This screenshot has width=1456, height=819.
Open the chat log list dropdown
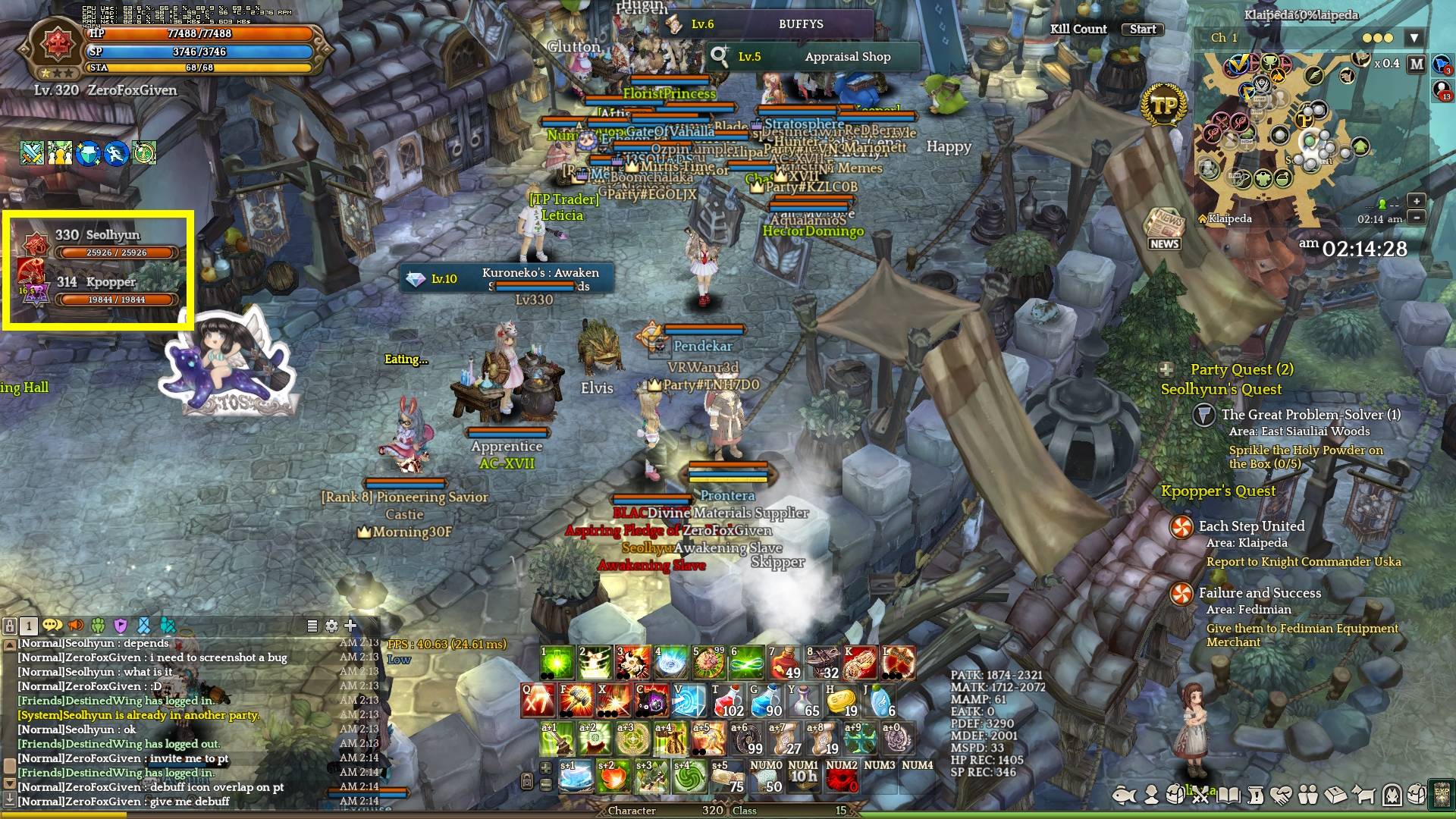(x=311, y=626)
